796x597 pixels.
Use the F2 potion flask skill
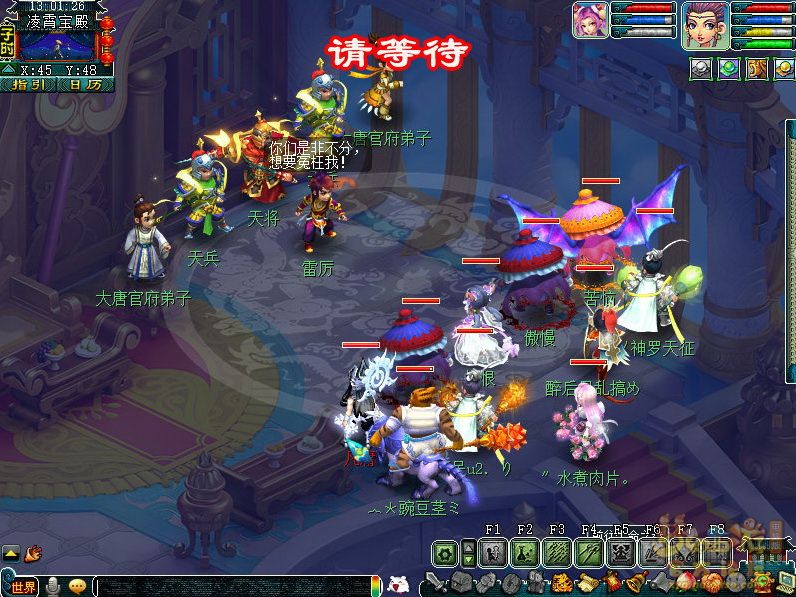pos(525,552)
